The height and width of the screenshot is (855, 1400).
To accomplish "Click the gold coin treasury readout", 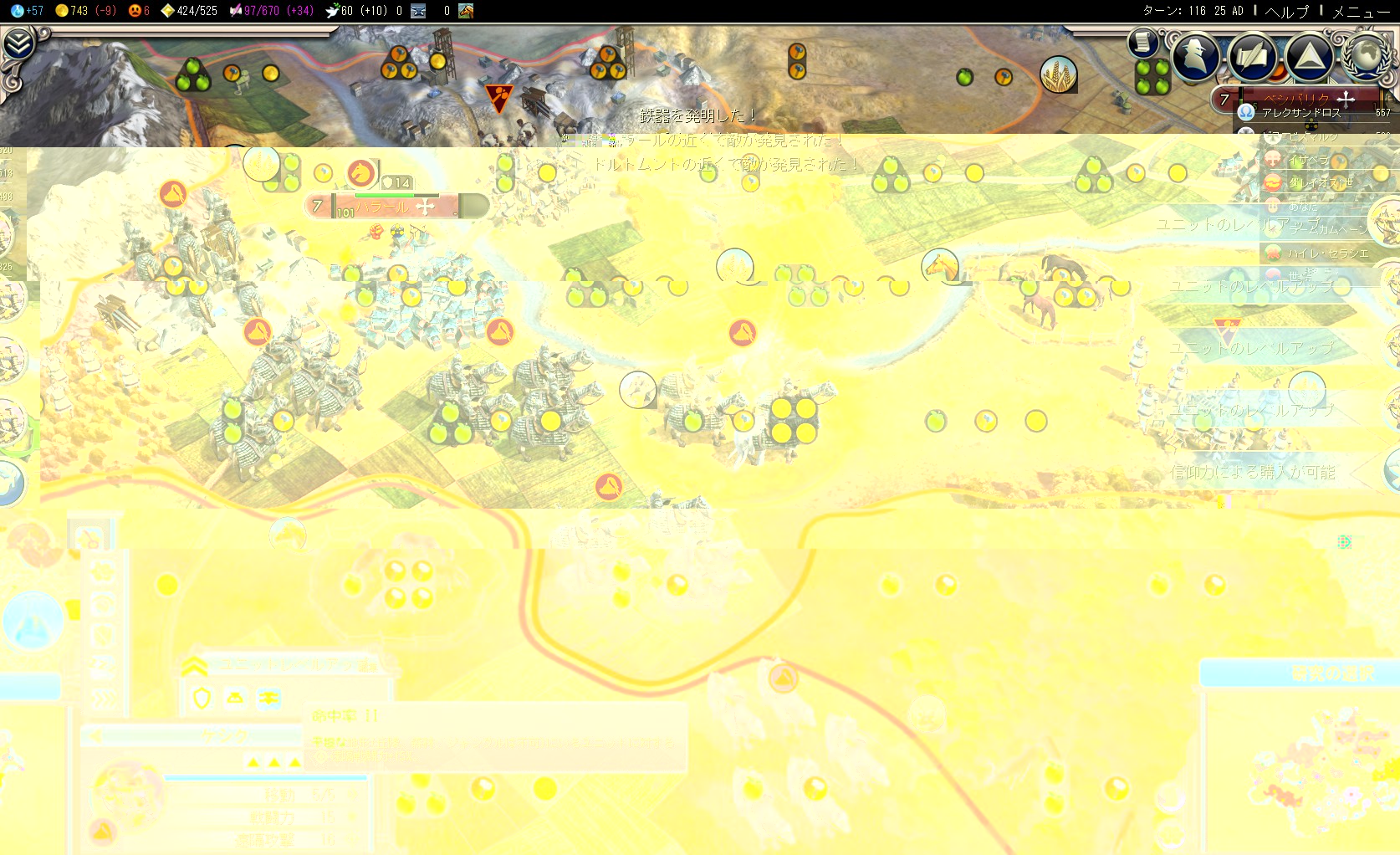I will pos(62,11).
